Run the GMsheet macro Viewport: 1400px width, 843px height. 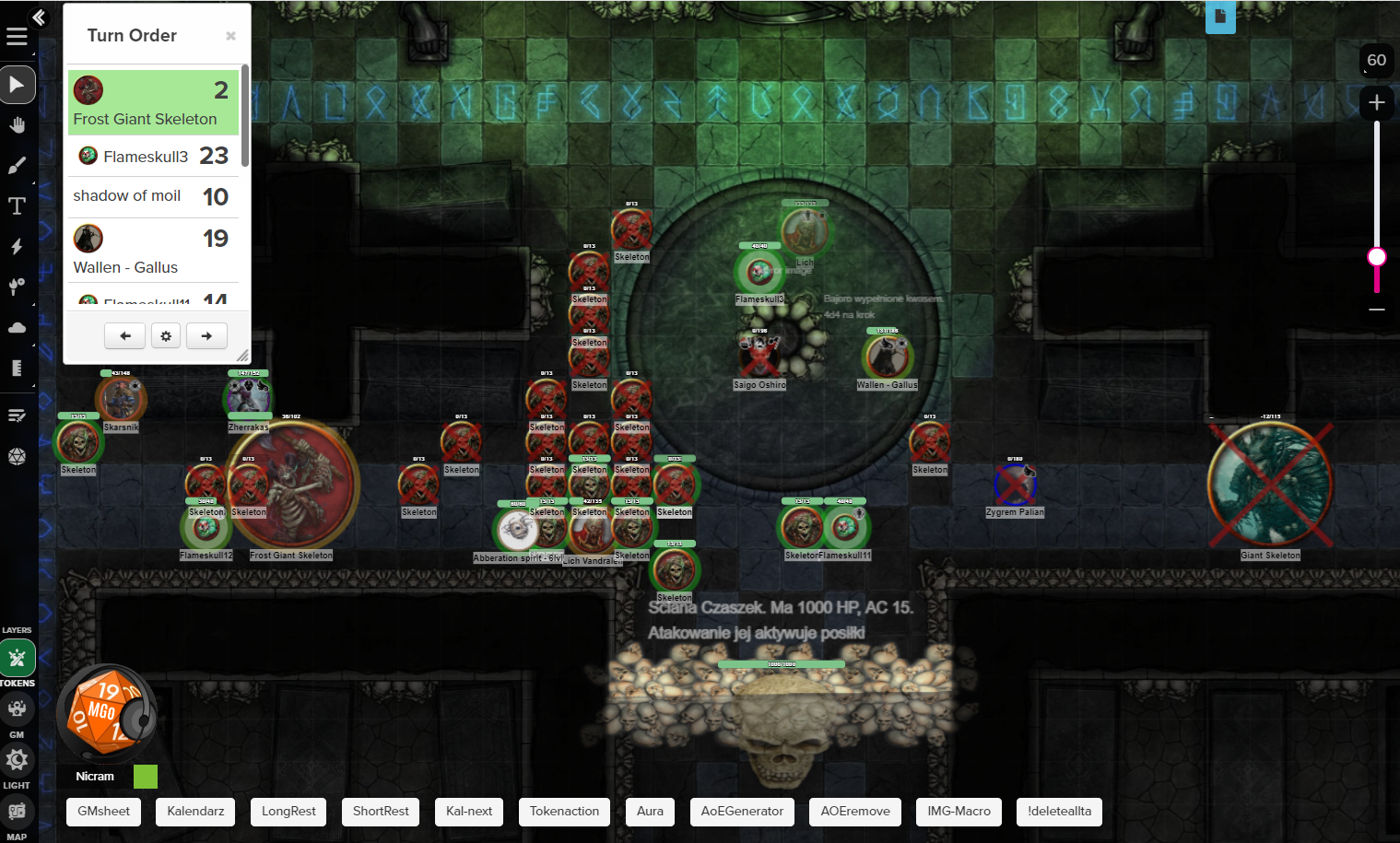[x=104, y=812]
